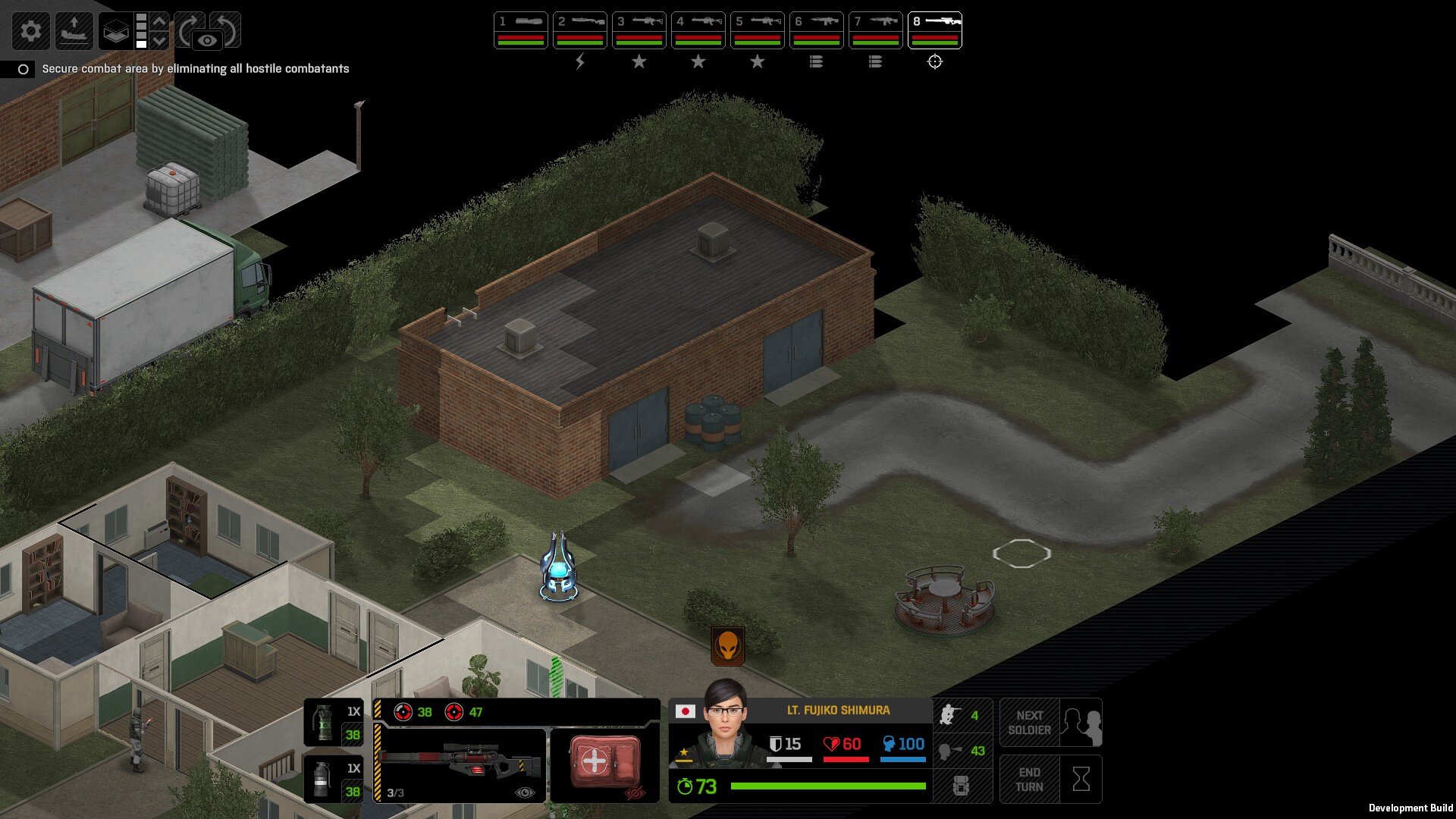Select soldier 2 in squad bar
This screenshot has height=819, width=1456.
pos(579,30)
